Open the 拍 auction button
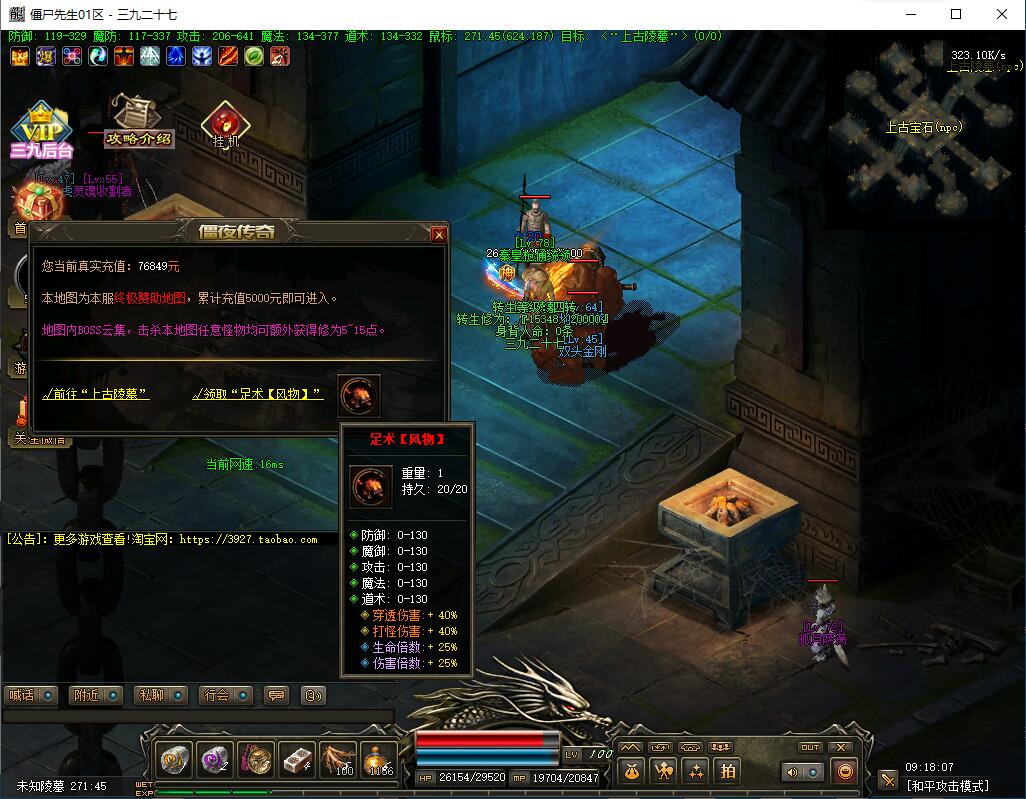Screen dimensions: 1026x799 (728, 770)
